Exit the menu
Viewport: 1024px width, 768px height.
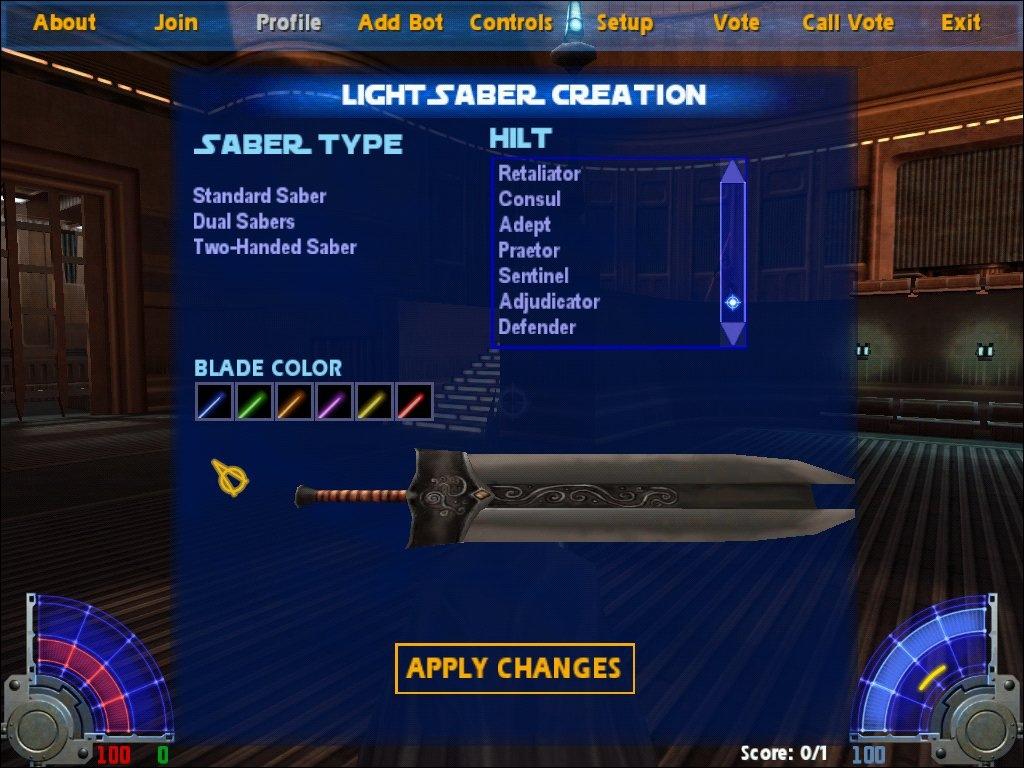[960, 22]
